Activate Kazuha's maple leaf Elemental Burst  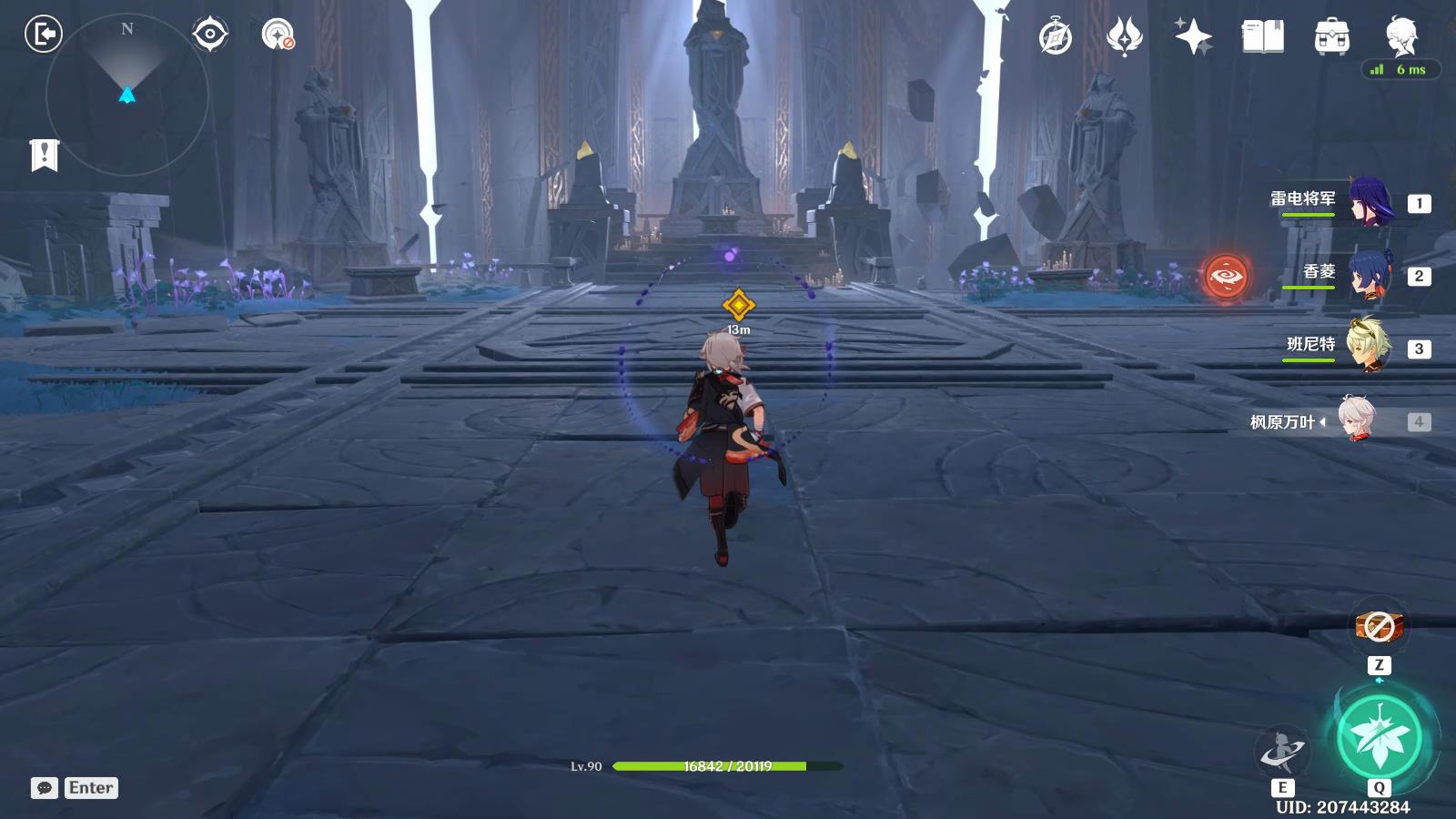(x=1380, y=737)
